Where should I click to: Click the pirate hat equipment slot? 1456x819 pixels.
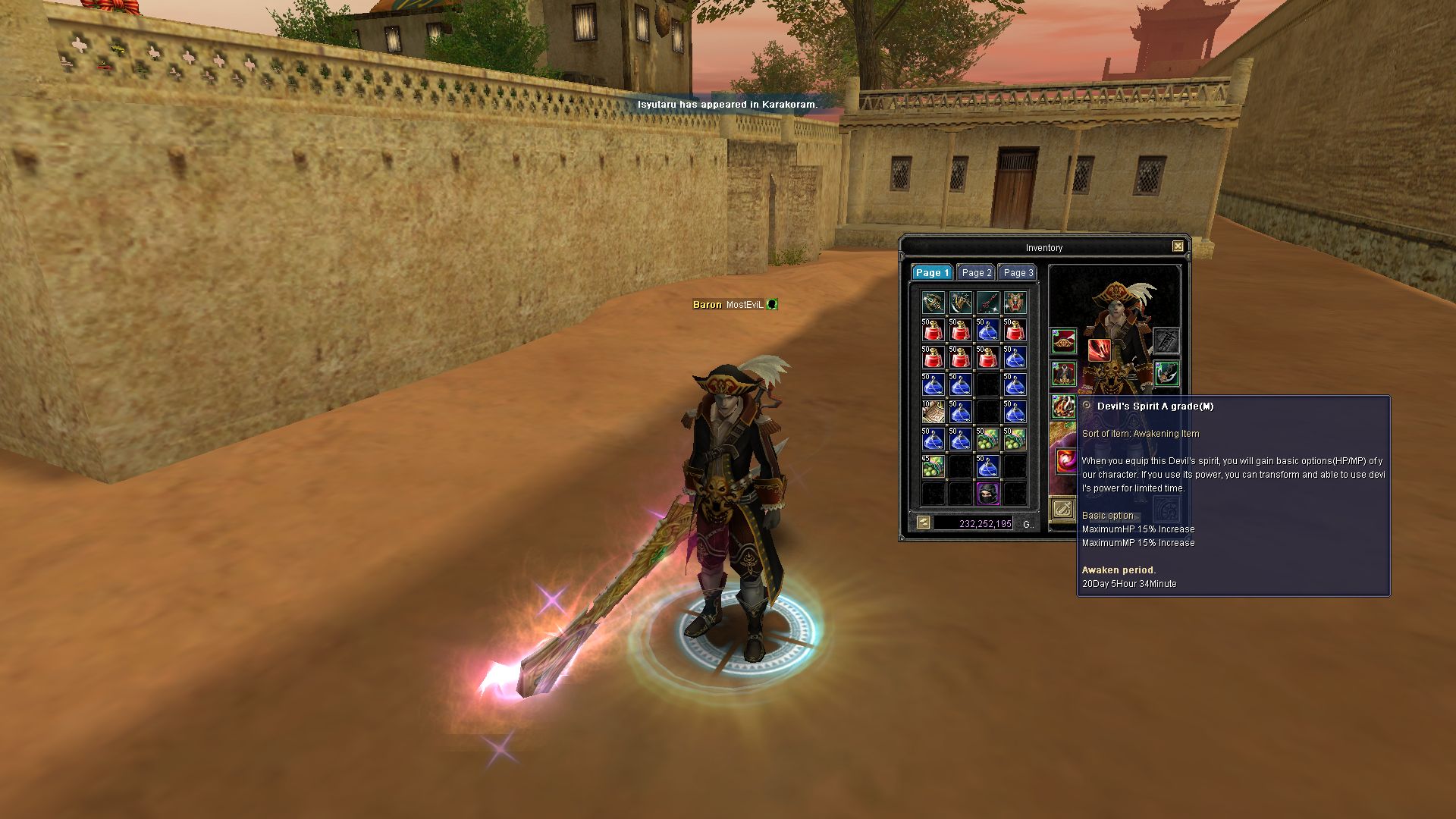tap(1063, 342)
